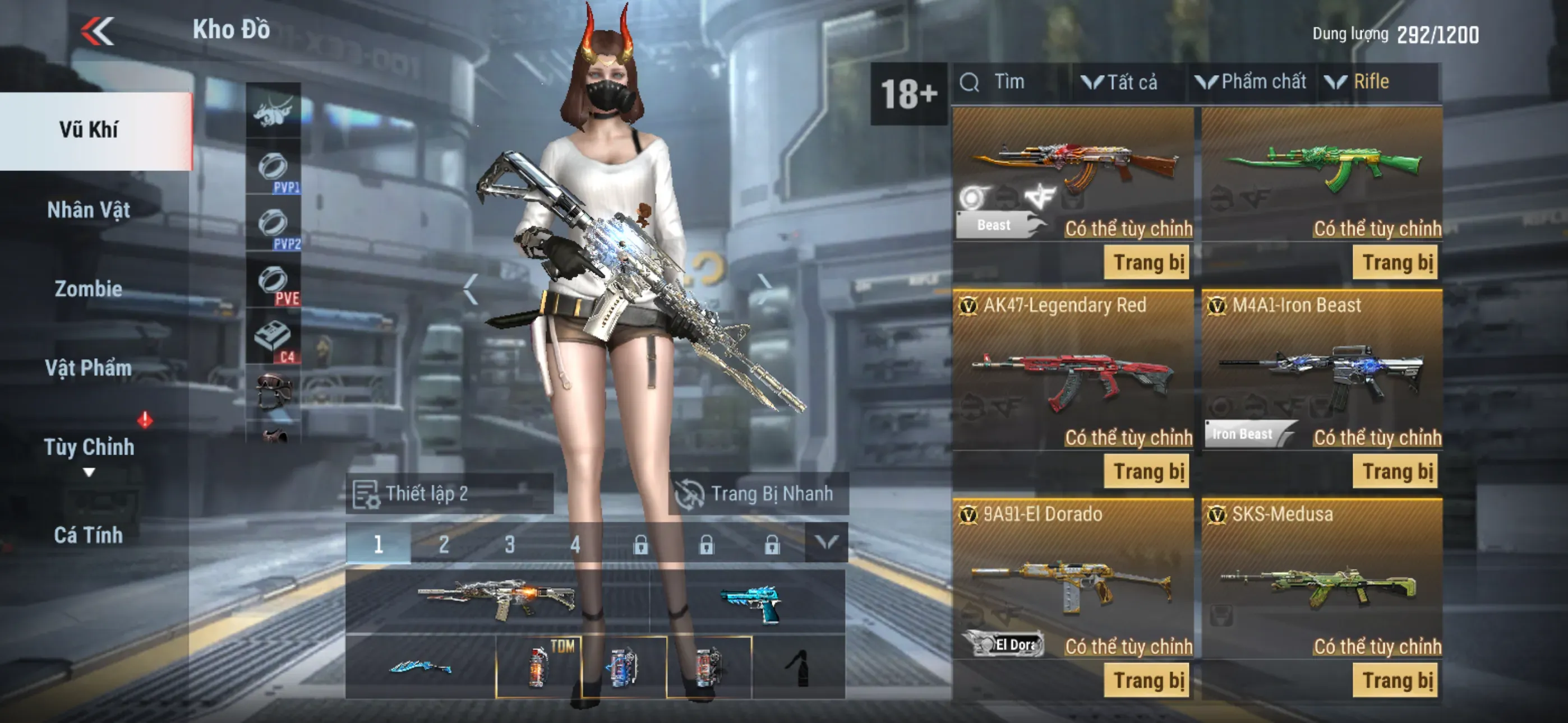This screenshot has height=723, width=1568.
Task: Select the PVE ring equipment slot
Action: [273, 282]
